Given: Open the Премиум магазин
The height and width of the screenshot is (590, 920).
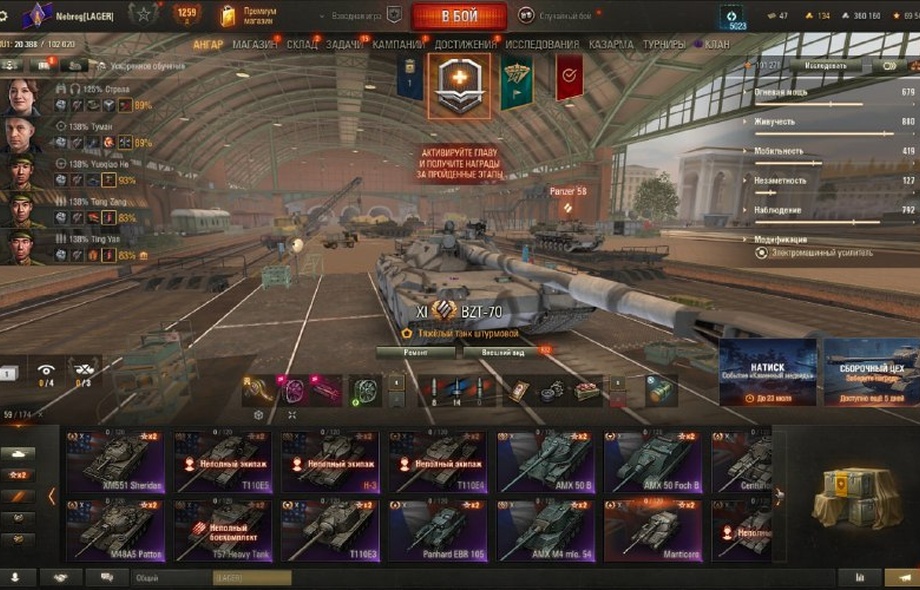Looking at the screenshot, I should (x=259, y=15).
